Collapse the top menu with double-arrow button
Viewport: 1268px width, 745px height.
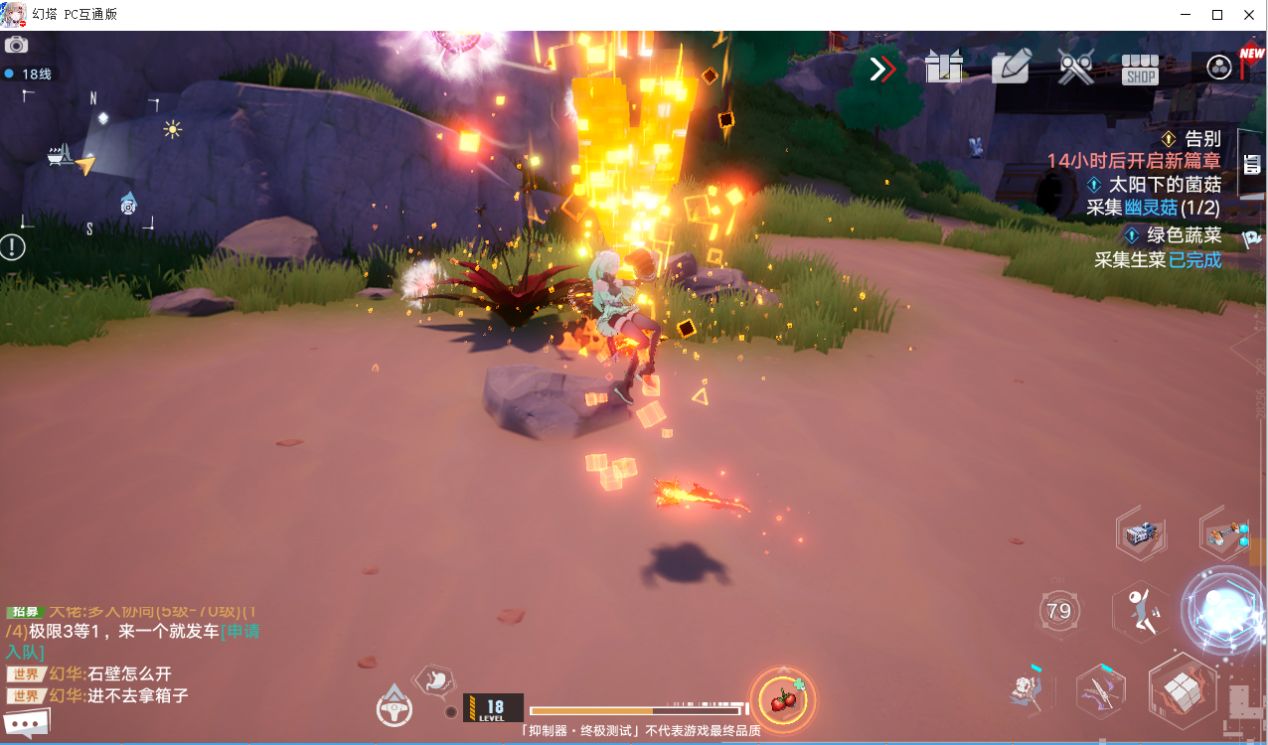(x=881, y=69)
